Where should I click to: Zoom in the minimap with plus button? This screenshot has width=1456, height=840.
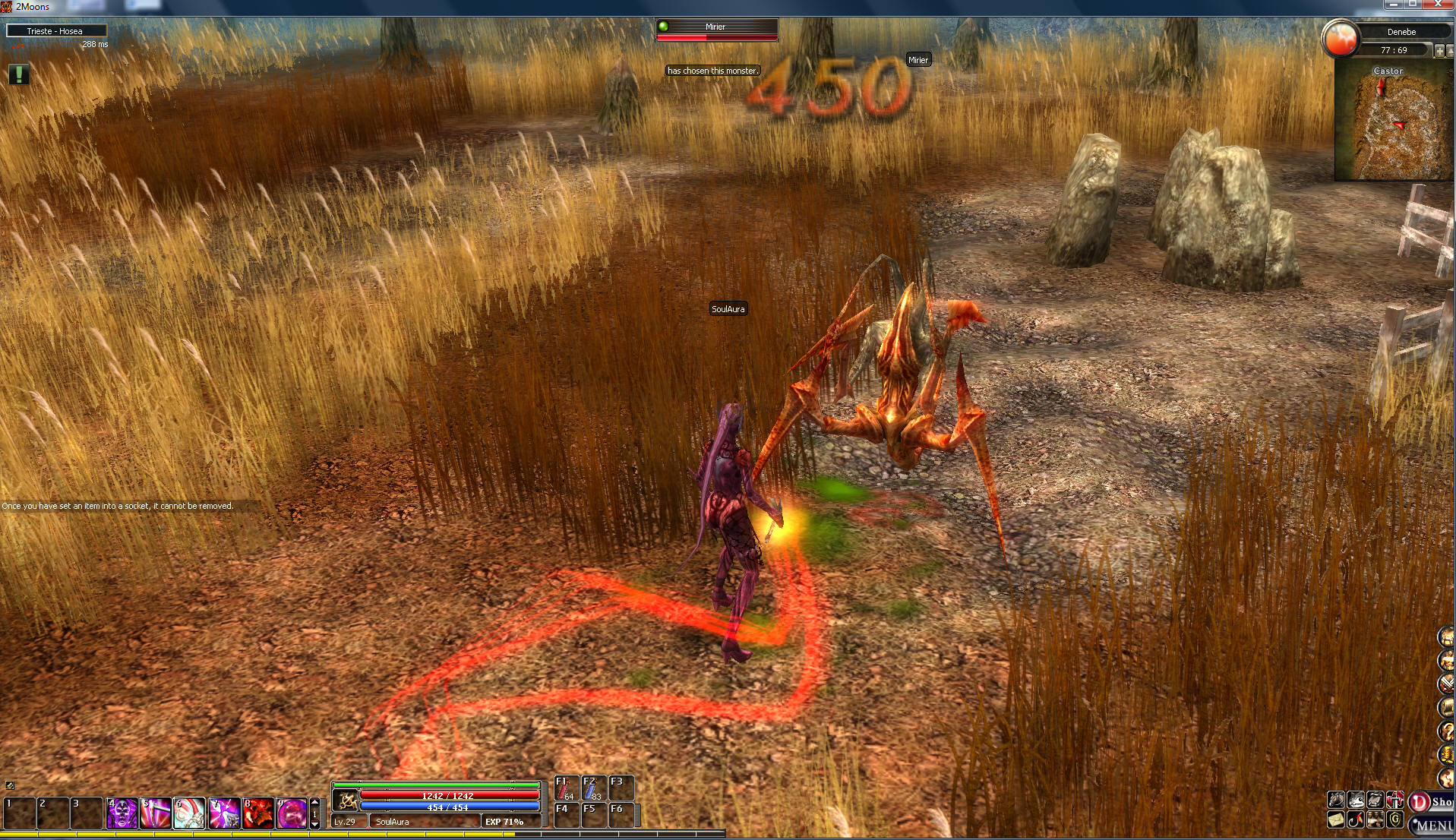pos(1439,50)
